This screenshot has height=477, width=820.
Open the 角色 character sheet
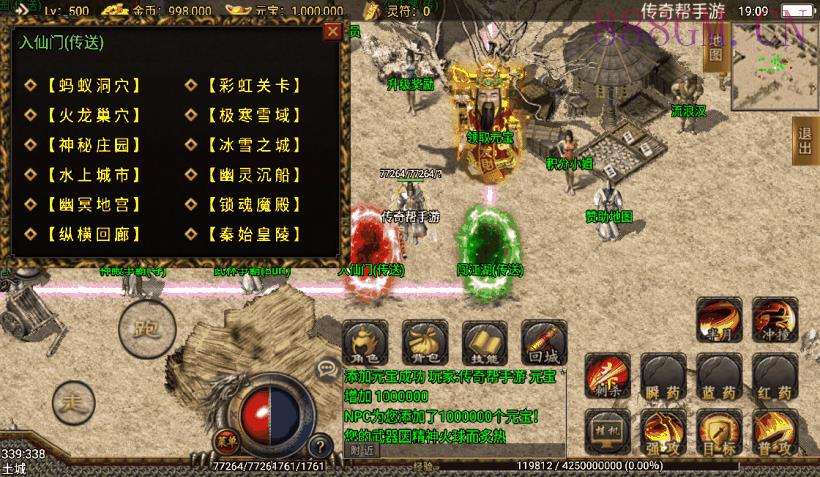pyautogui.click(x=368, y=341)
